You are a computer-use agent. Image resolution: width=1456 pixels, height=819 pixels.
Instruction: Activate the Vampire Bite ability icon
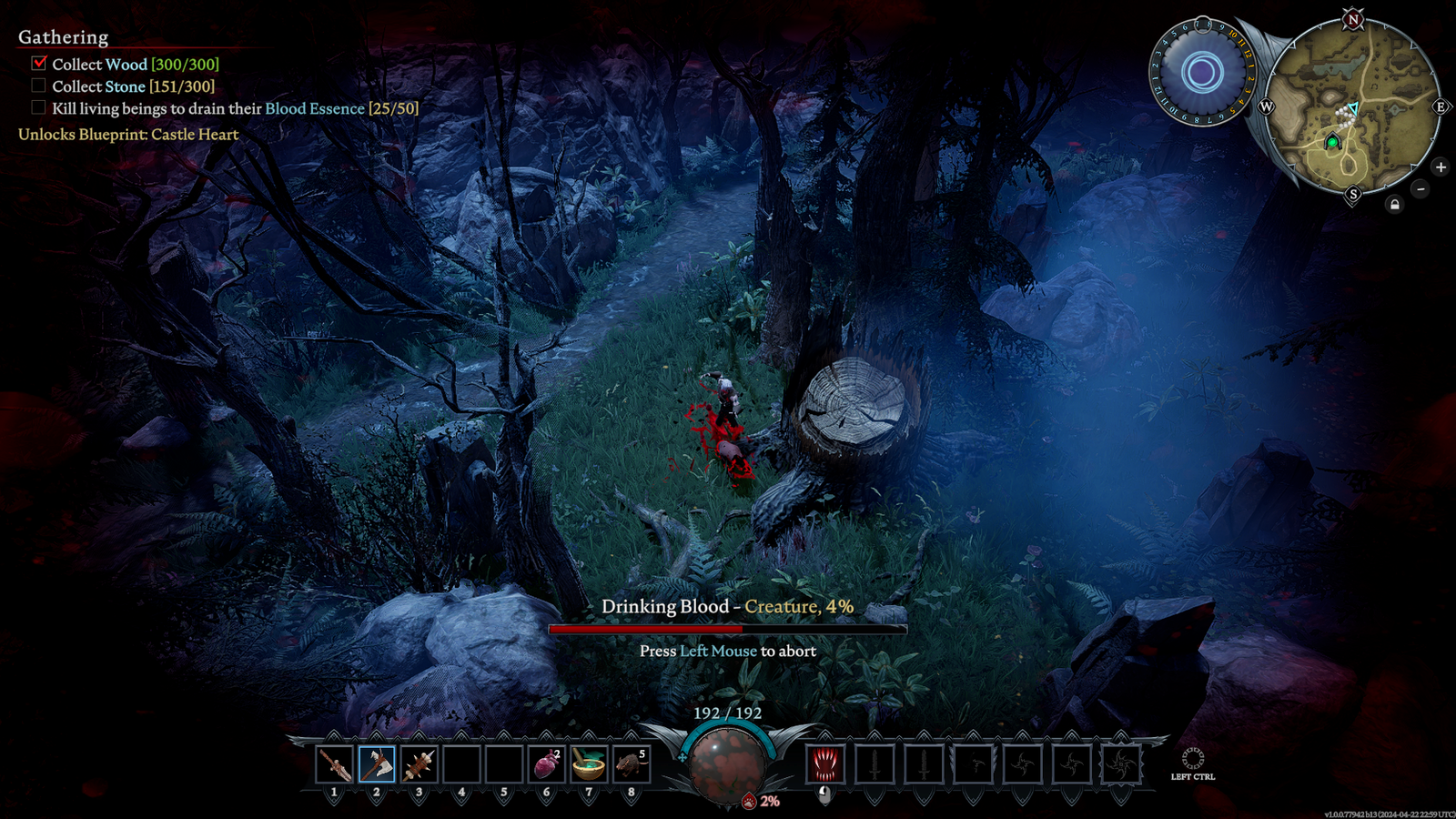point(826,765)
